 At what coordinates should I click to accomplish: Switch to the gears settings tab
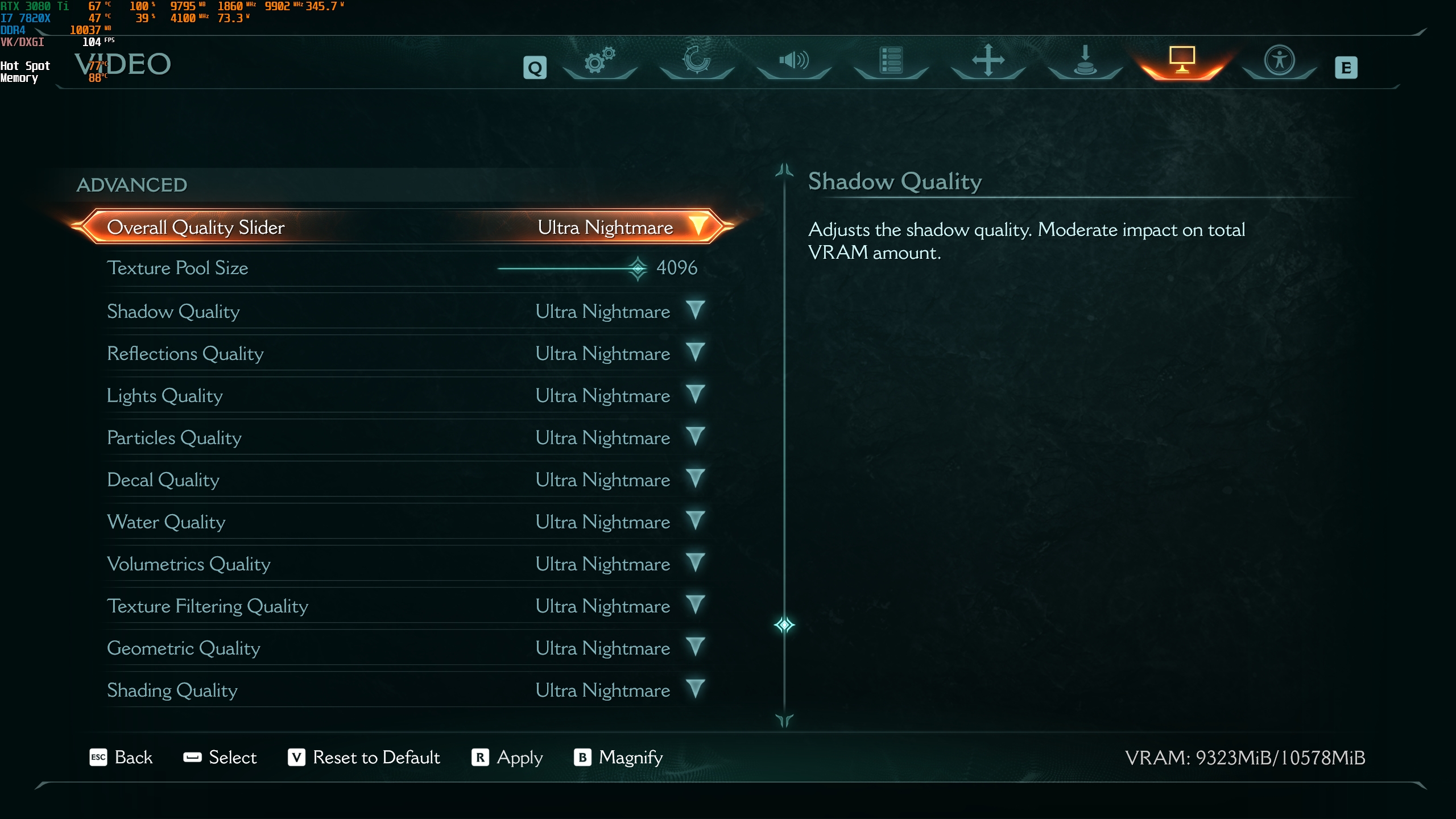point(599,60)
